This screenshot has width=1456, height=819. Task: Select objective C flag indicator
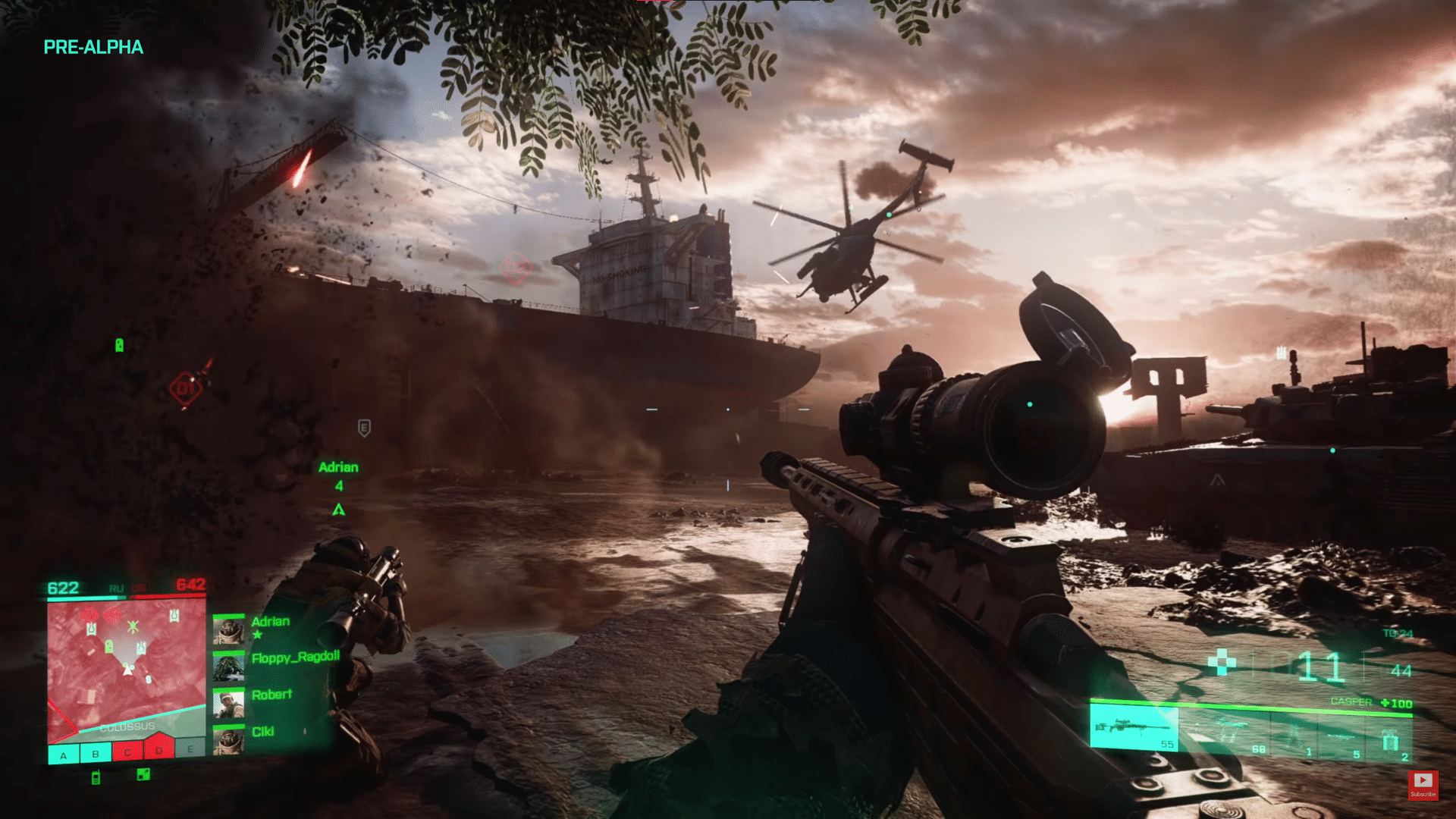[127, 752]
